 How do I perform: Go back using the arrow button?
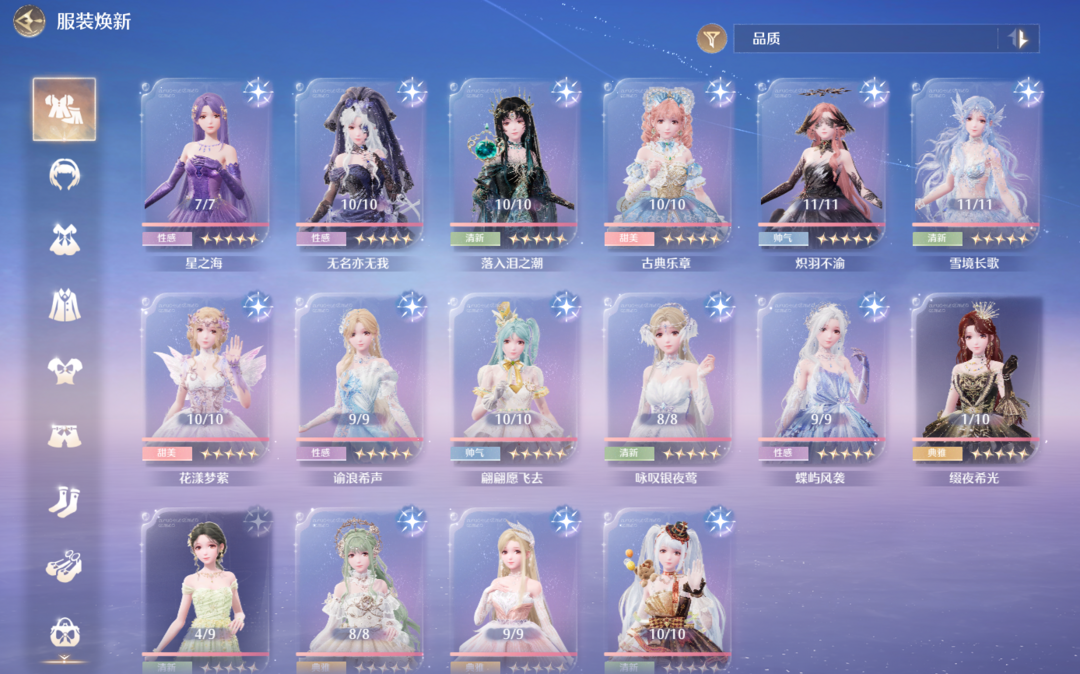click(30, 22)
